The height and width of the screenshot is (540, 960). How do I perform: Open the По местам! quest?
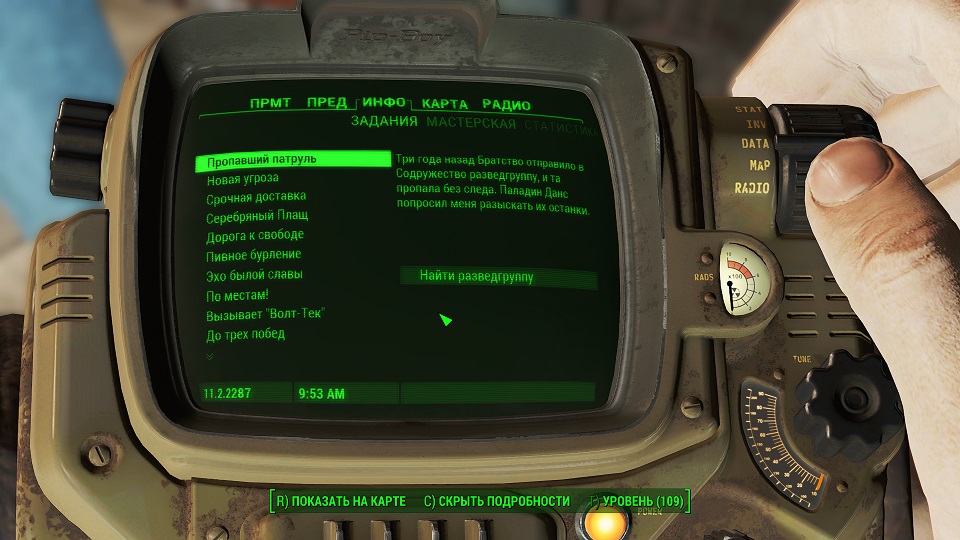pos(238,295)
